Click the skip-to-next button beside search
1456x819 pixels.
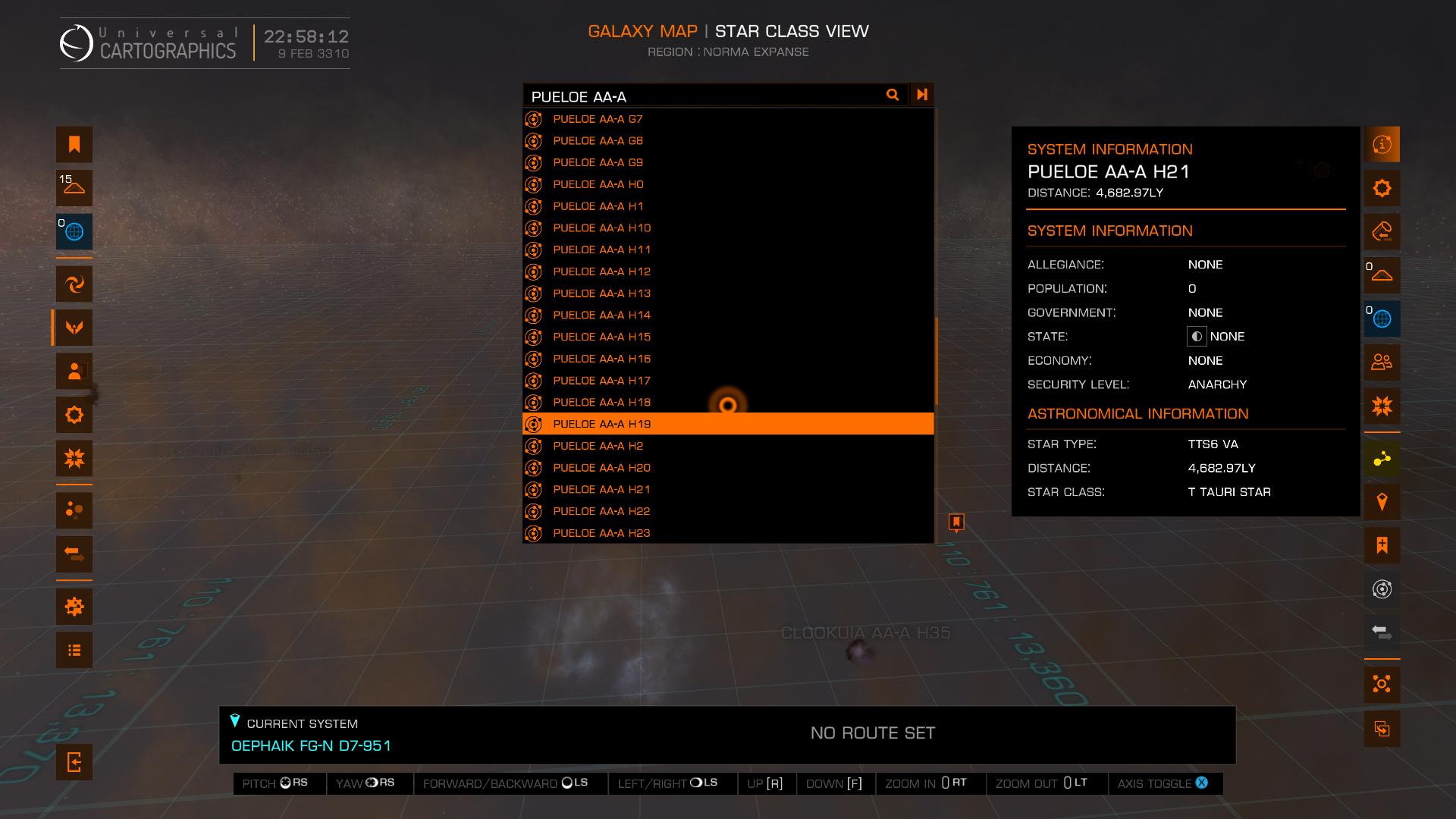tap(922, 95)
